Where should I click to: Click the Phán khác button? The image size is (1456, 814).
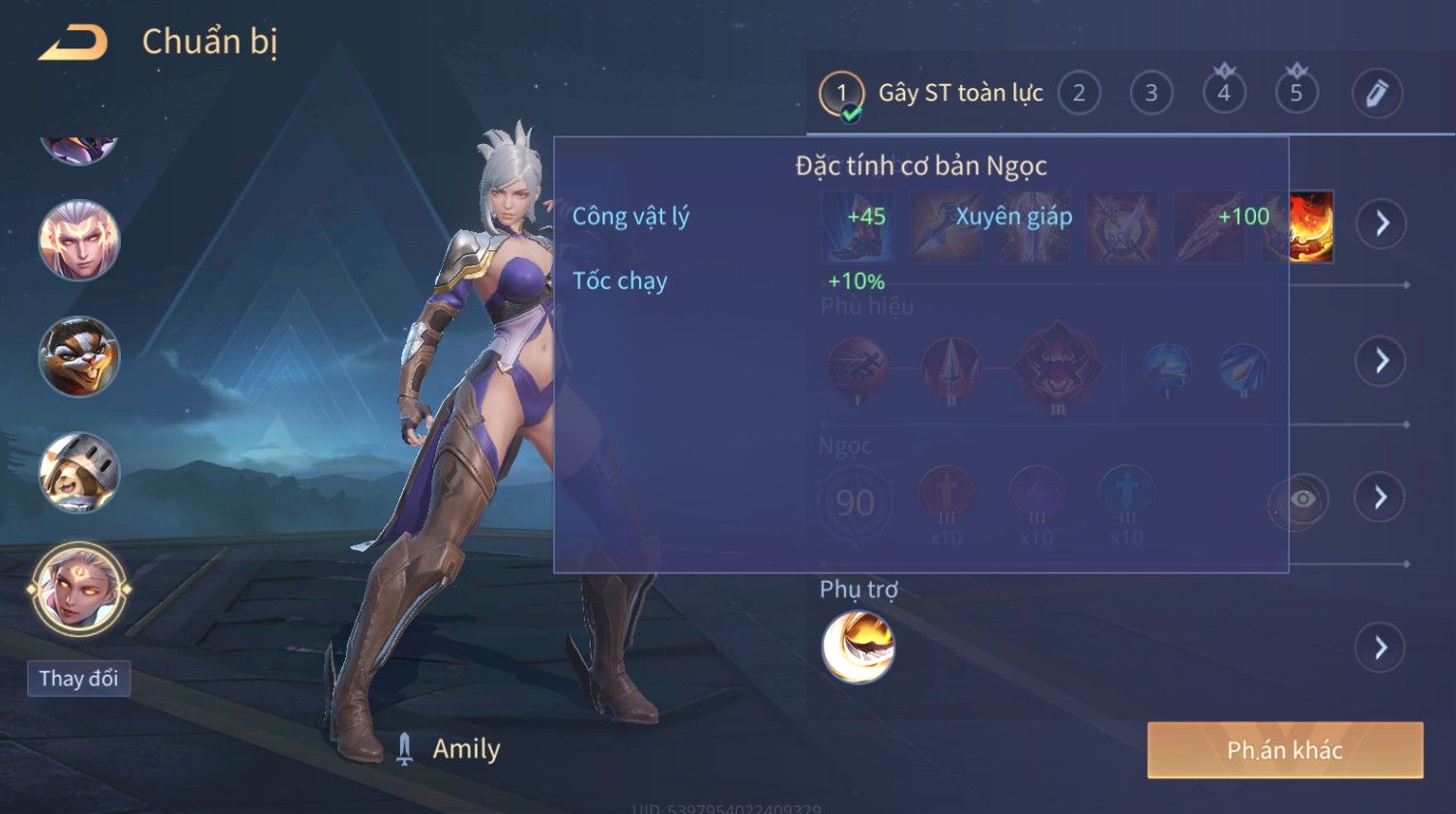pyautogui.click(x=1284, y=750)
